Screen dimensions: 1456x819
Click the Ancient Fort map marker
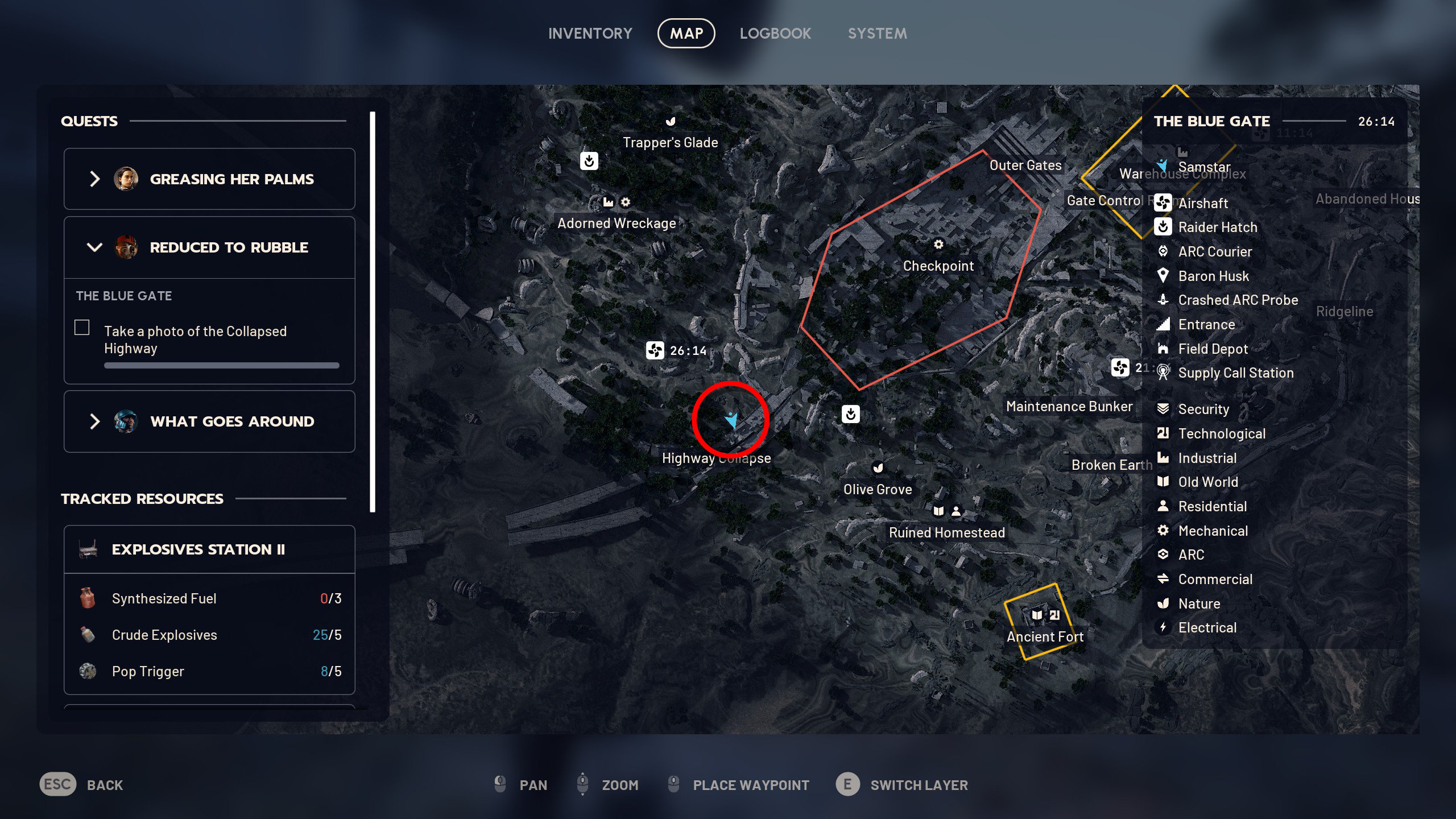(x=1045, y=636)
